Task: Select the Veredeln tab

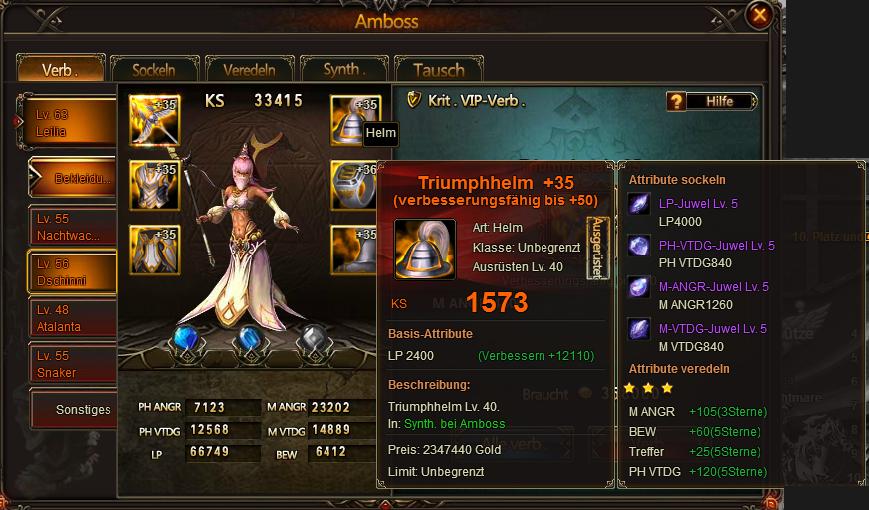Action: tap(250, 70)
